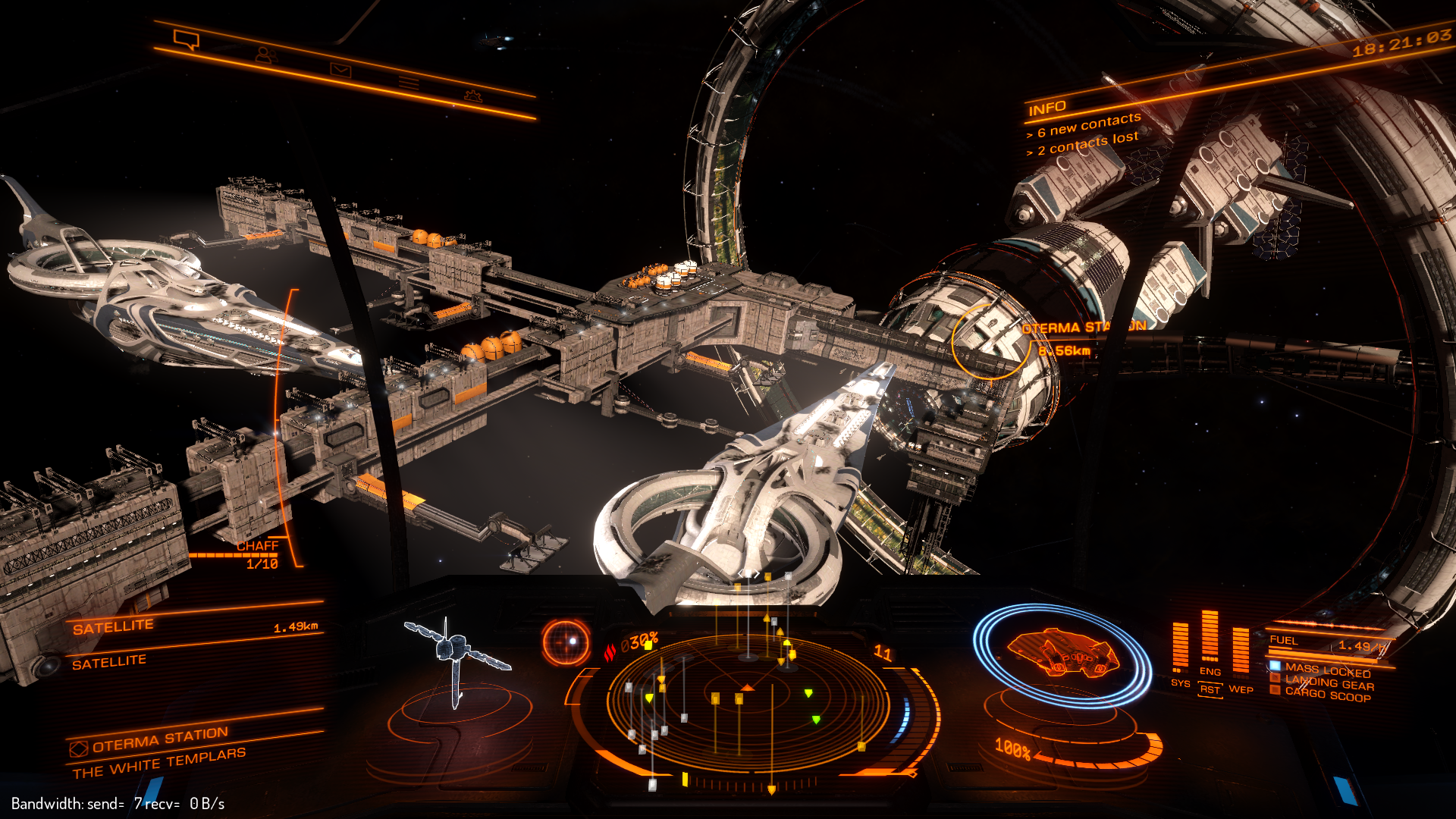Open the INFO notifications panel
Screen dimensions: 1456x819
tap(1048, 108)
